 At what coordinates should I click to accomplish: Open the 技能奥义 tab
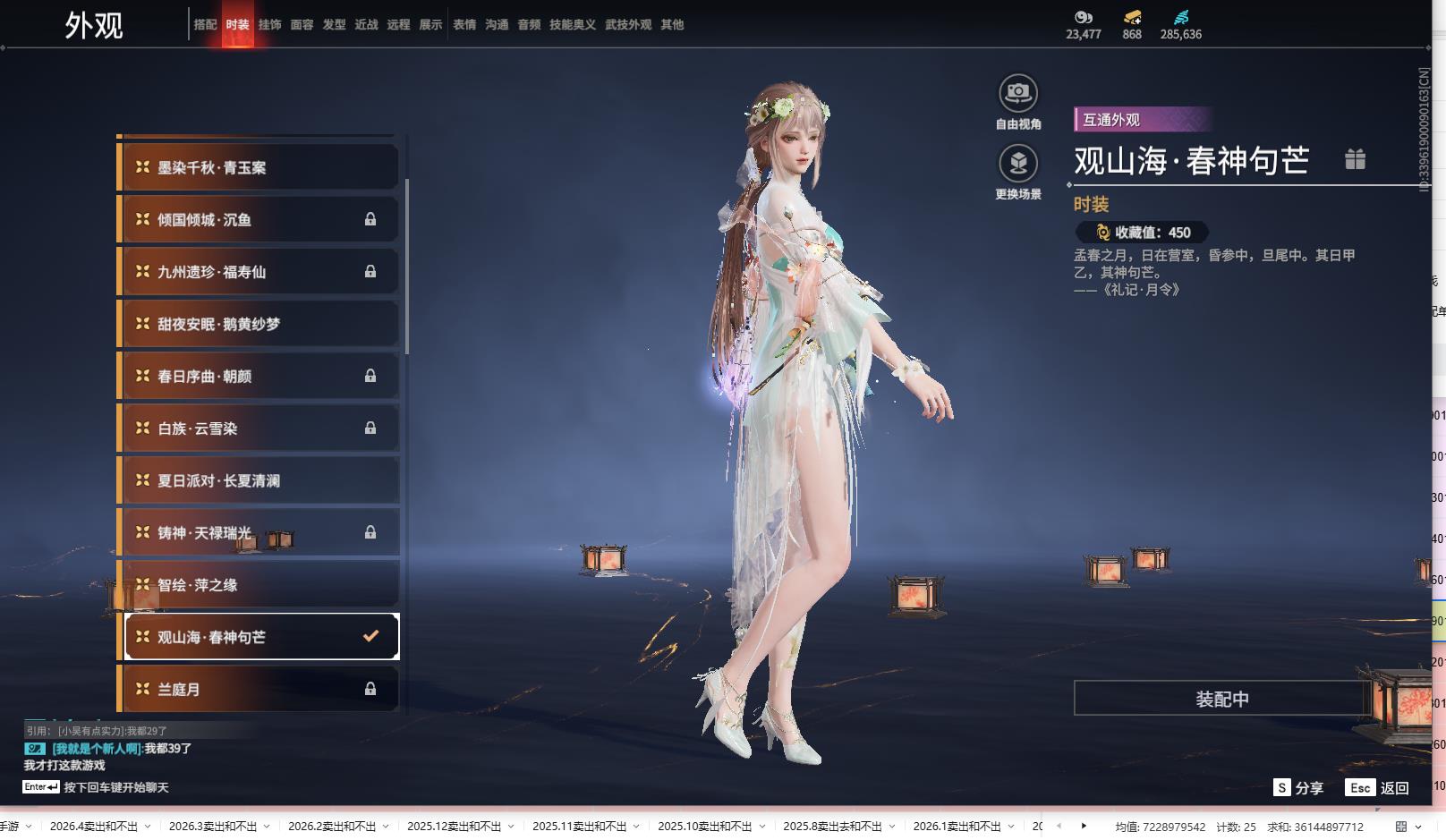click(572, 25)
